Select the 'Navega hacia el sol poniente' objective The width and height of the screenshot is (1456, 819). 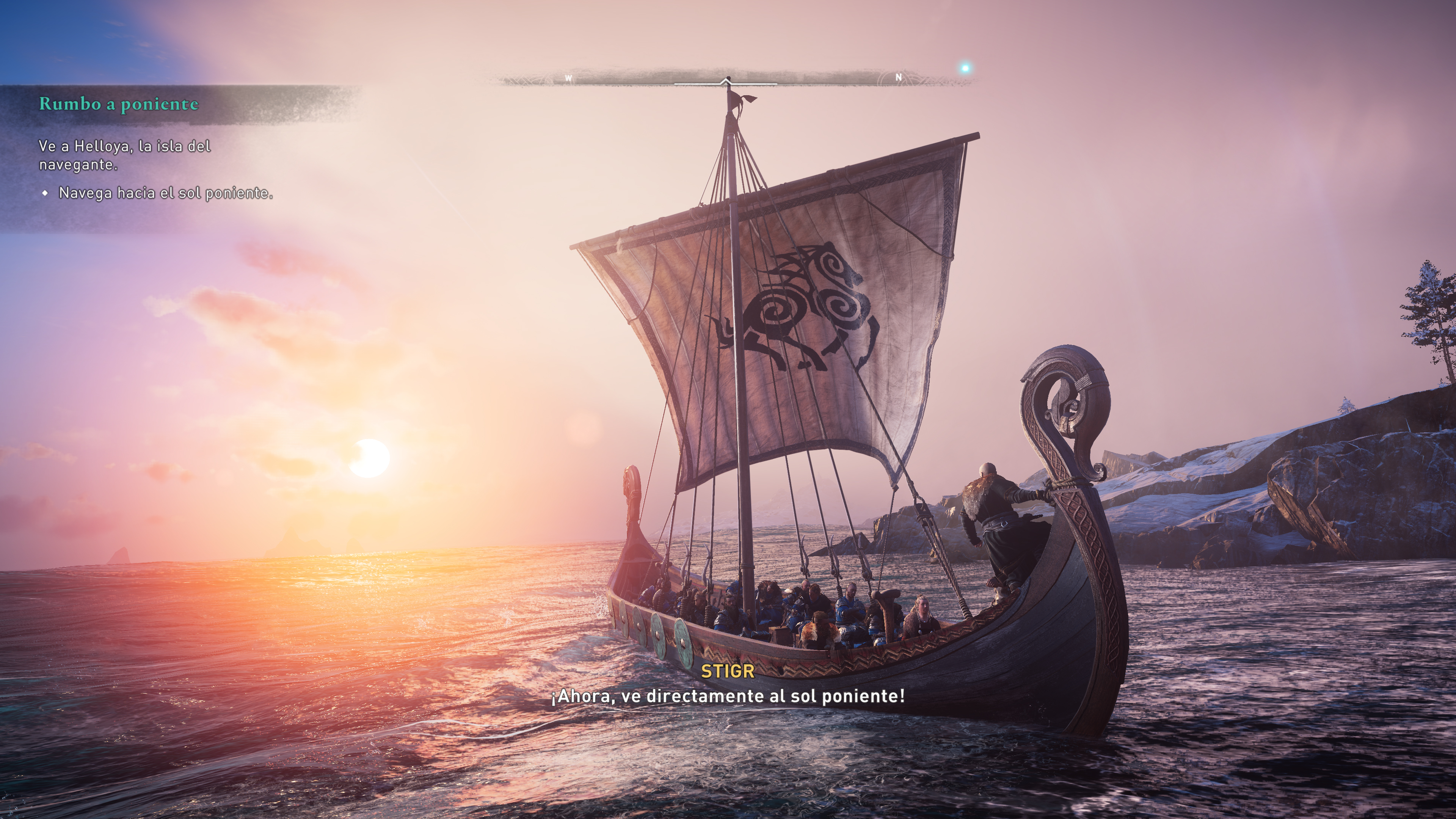pos(166,193)
